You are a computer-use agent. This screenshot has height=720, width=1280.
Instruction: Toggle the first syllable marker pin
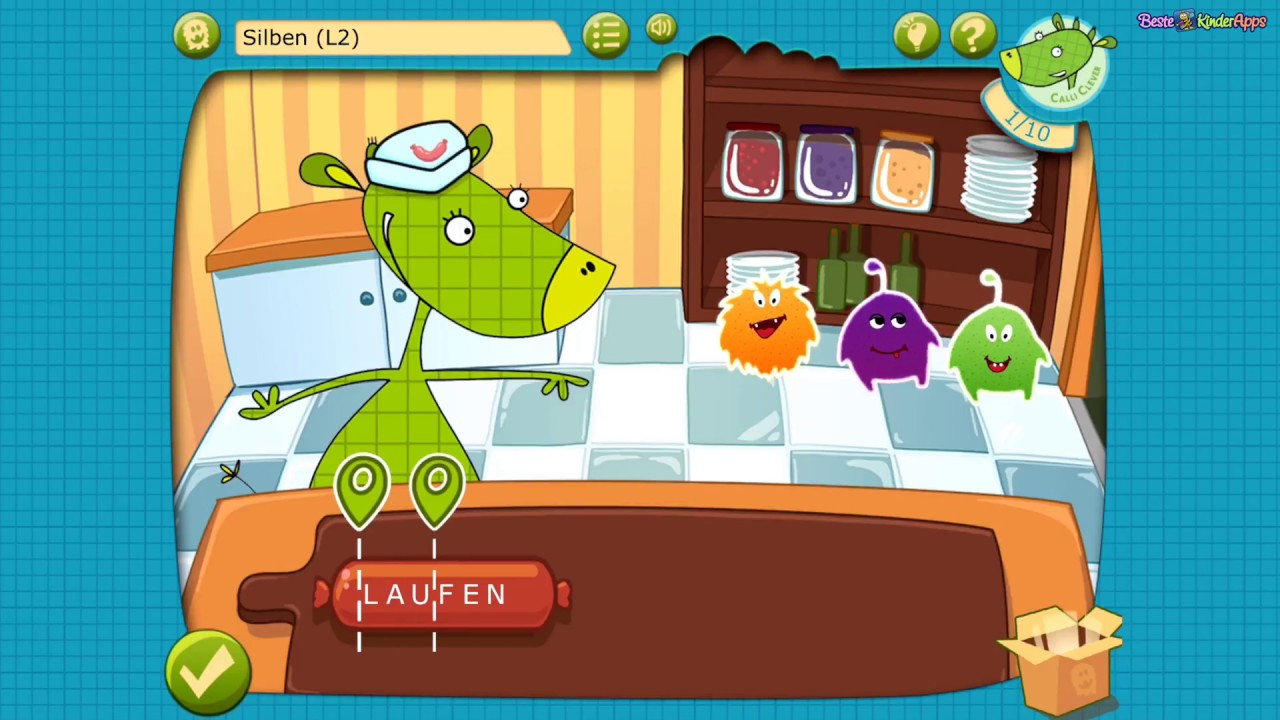coord(362,487)
